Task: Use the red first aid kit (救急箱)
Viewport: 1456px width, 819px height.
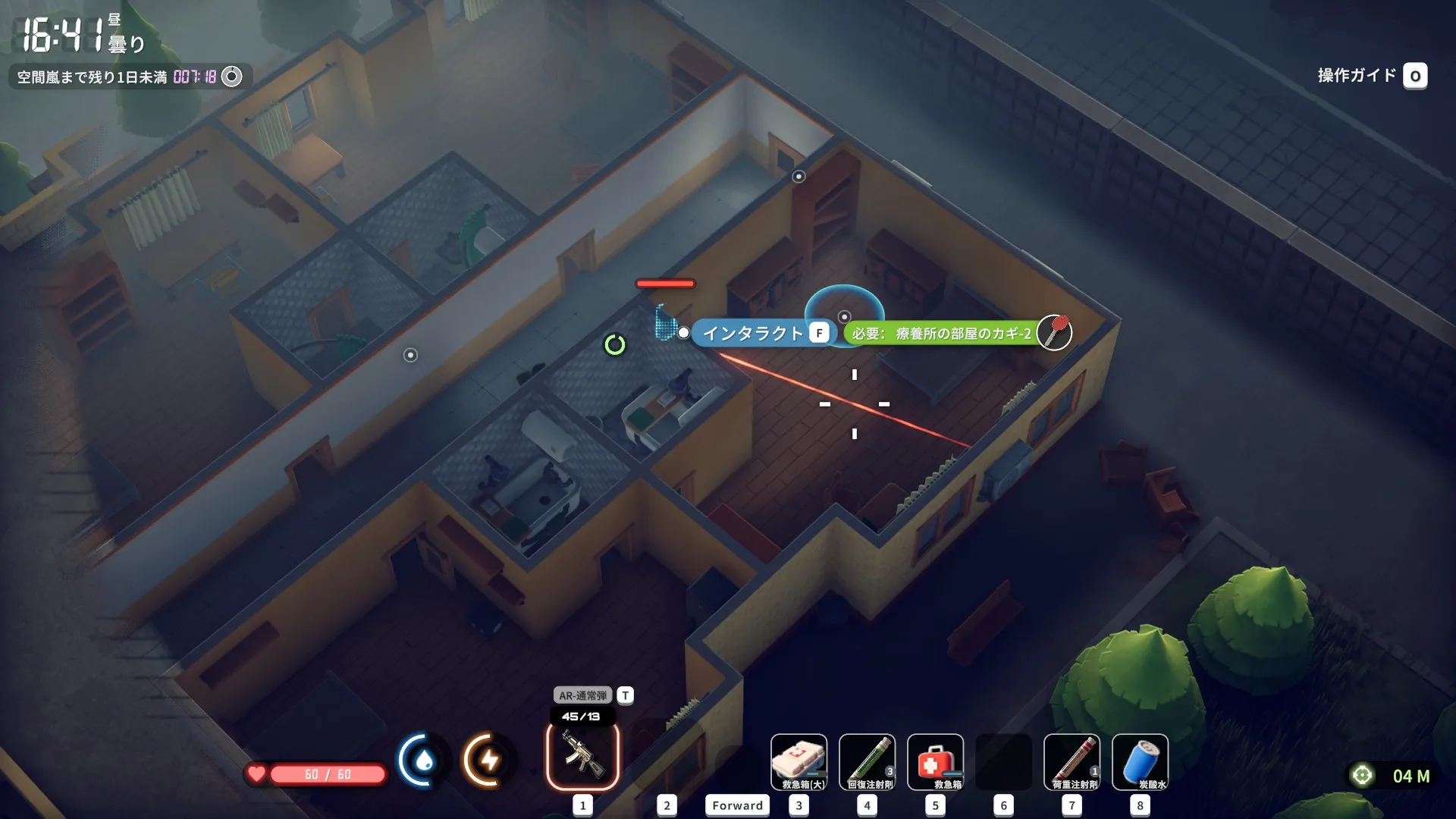Action: tap(935, 762)
